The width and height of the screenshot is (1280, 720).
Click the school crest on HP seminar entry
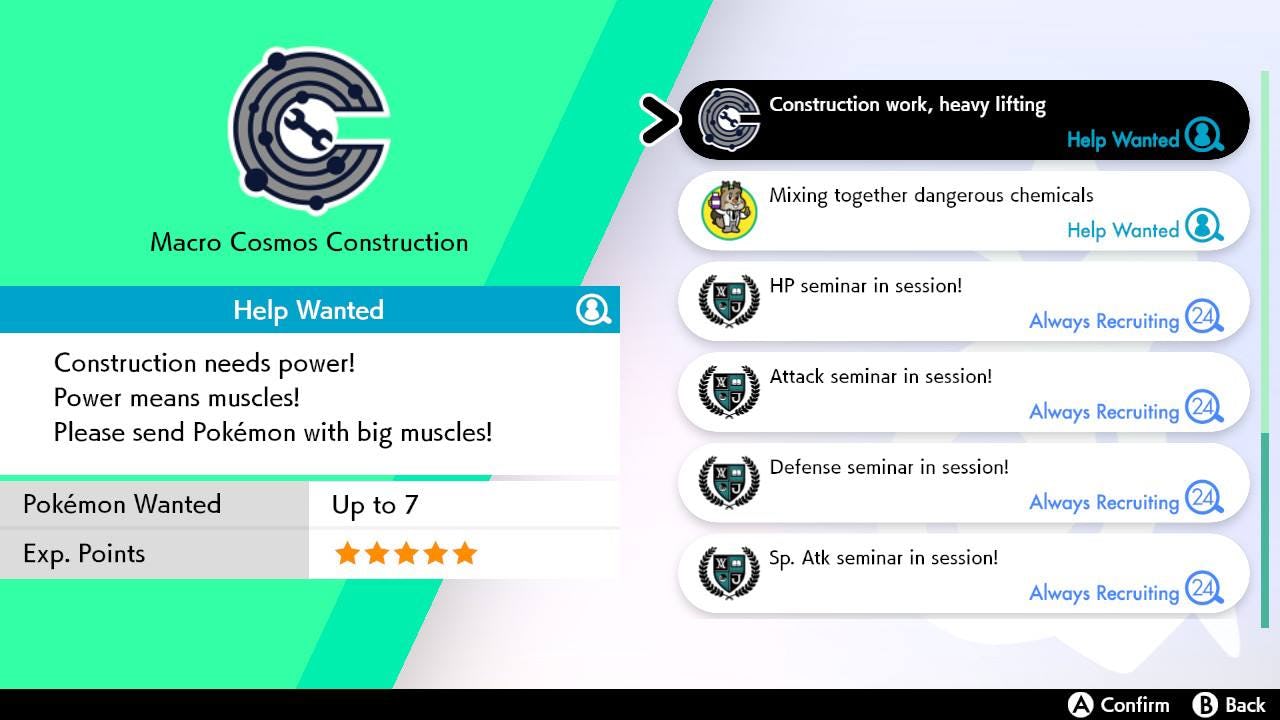point(728,300)
